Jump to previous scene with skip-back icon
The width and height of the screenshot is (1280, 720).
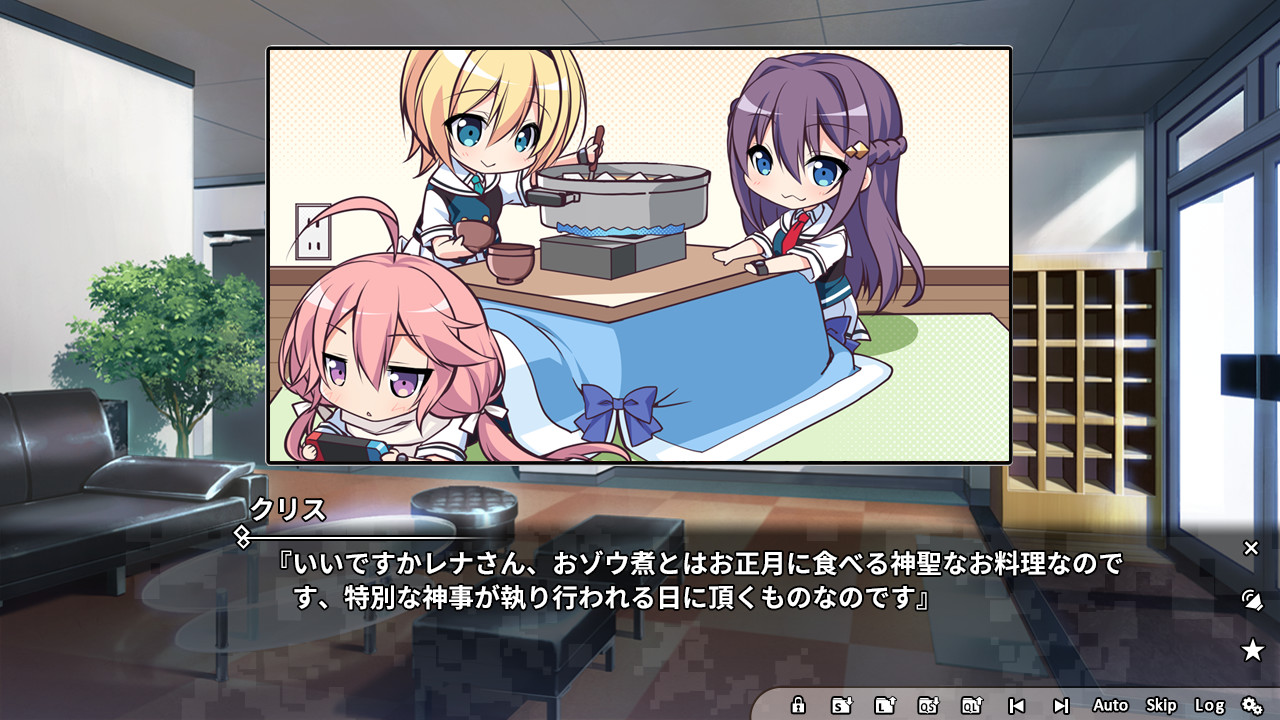[1018, 705]
